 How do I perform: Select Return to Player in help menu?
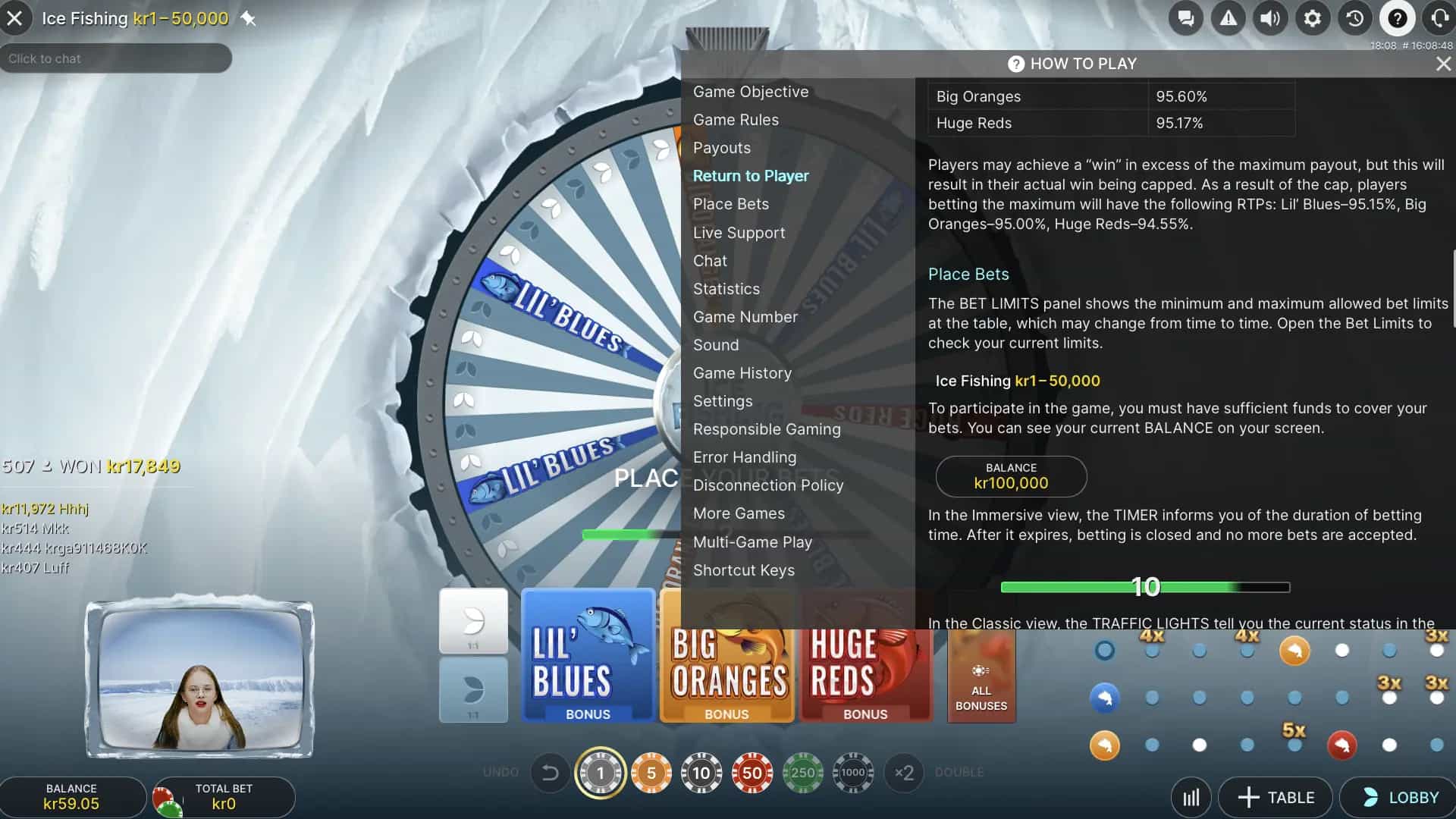coord(751,175)
